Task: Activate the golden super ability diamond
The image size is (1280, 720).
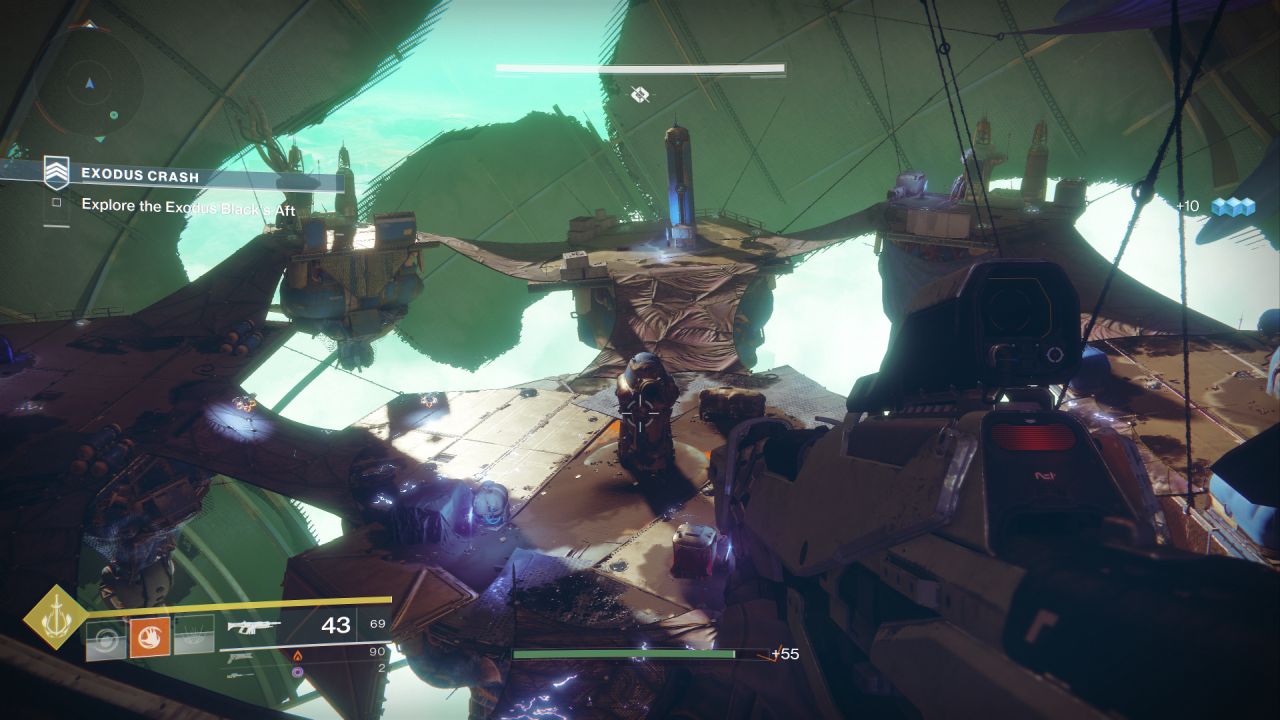Action: point(56,617)
